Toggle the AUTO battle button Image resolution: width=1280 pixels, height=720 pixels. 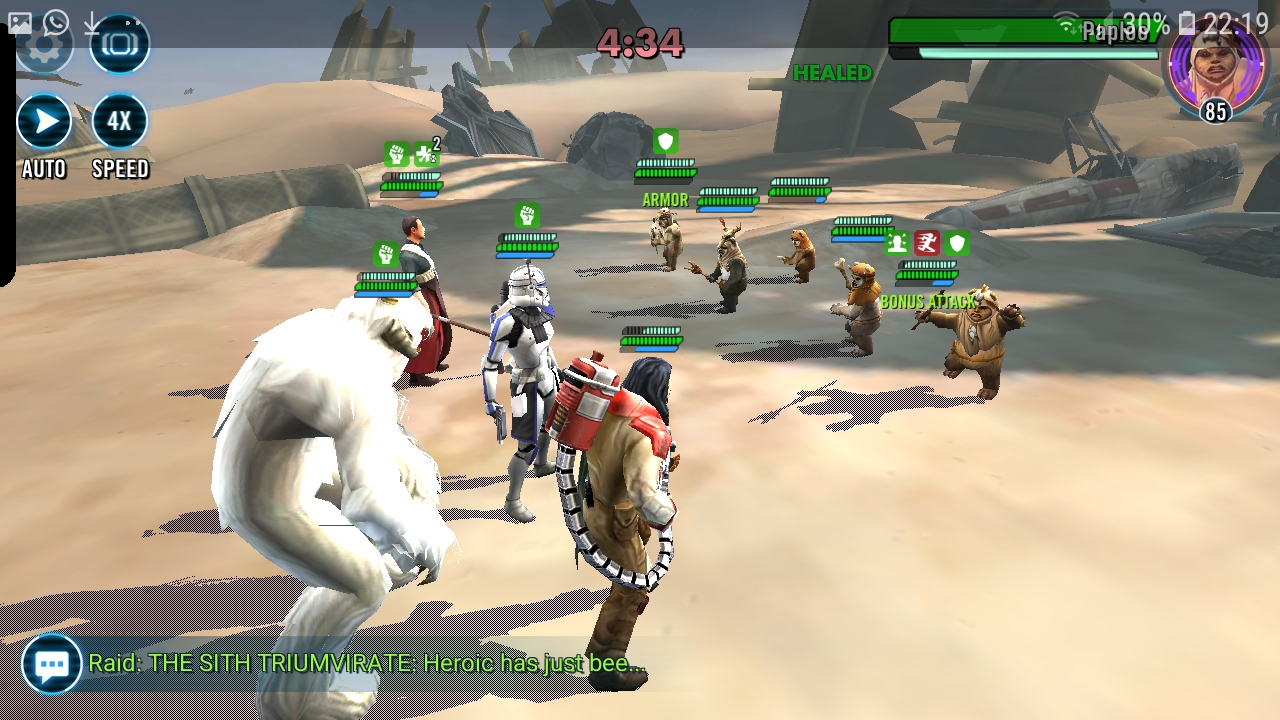(44, 123)
